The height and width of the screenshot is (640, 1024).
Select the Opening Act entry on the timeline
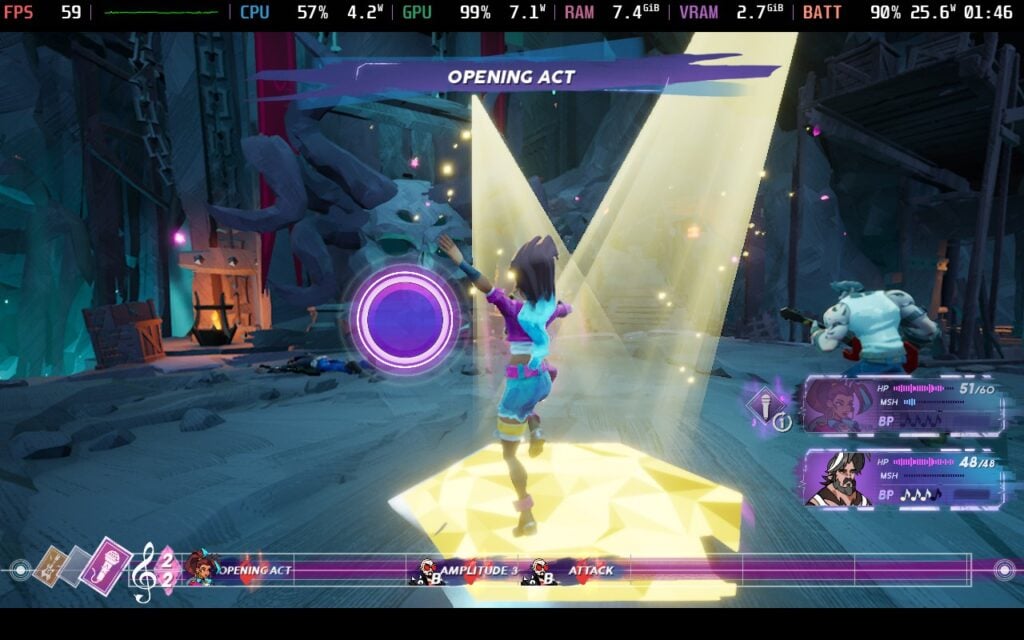[254, 571]
